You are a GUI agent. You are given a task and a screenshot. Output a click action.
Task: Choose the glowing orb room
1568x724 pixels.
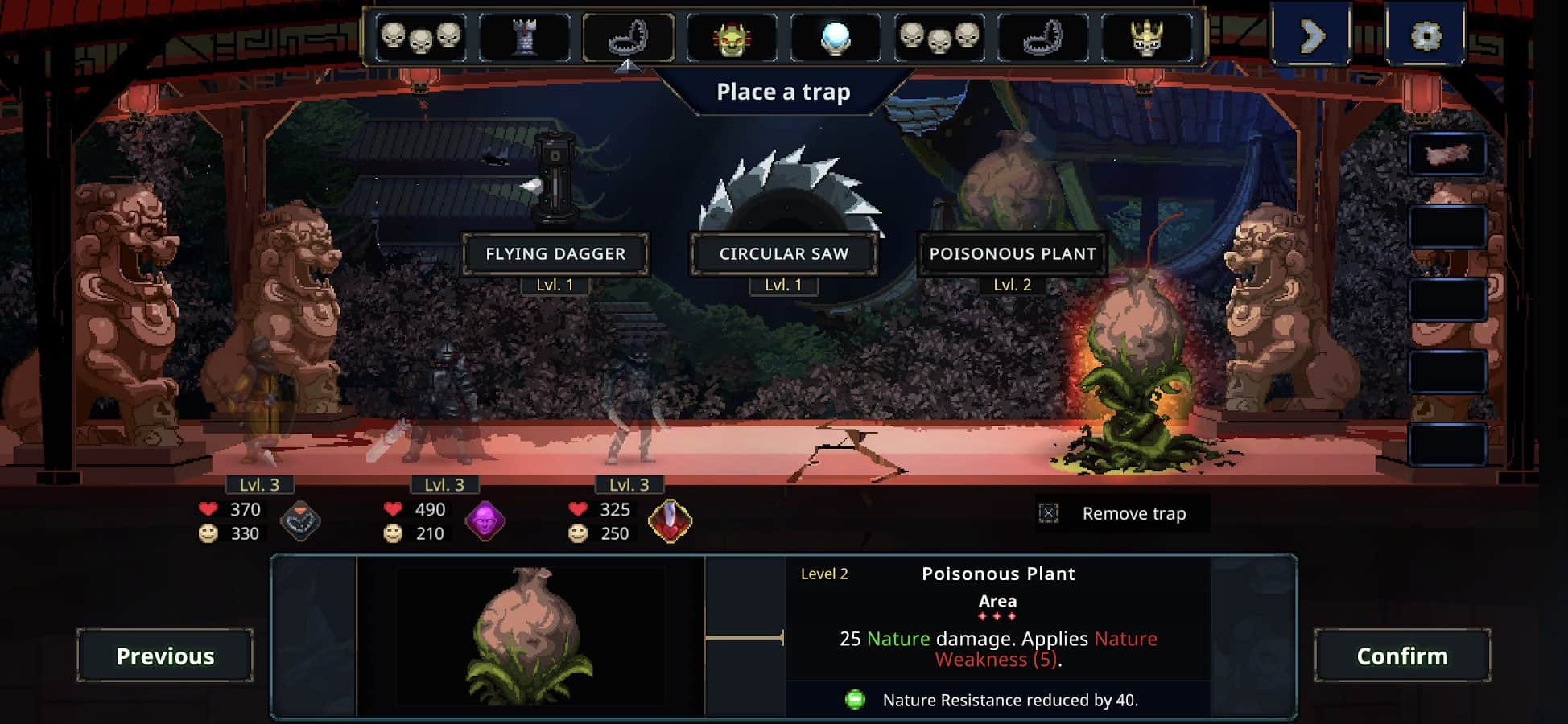click(x=836, y=37)
